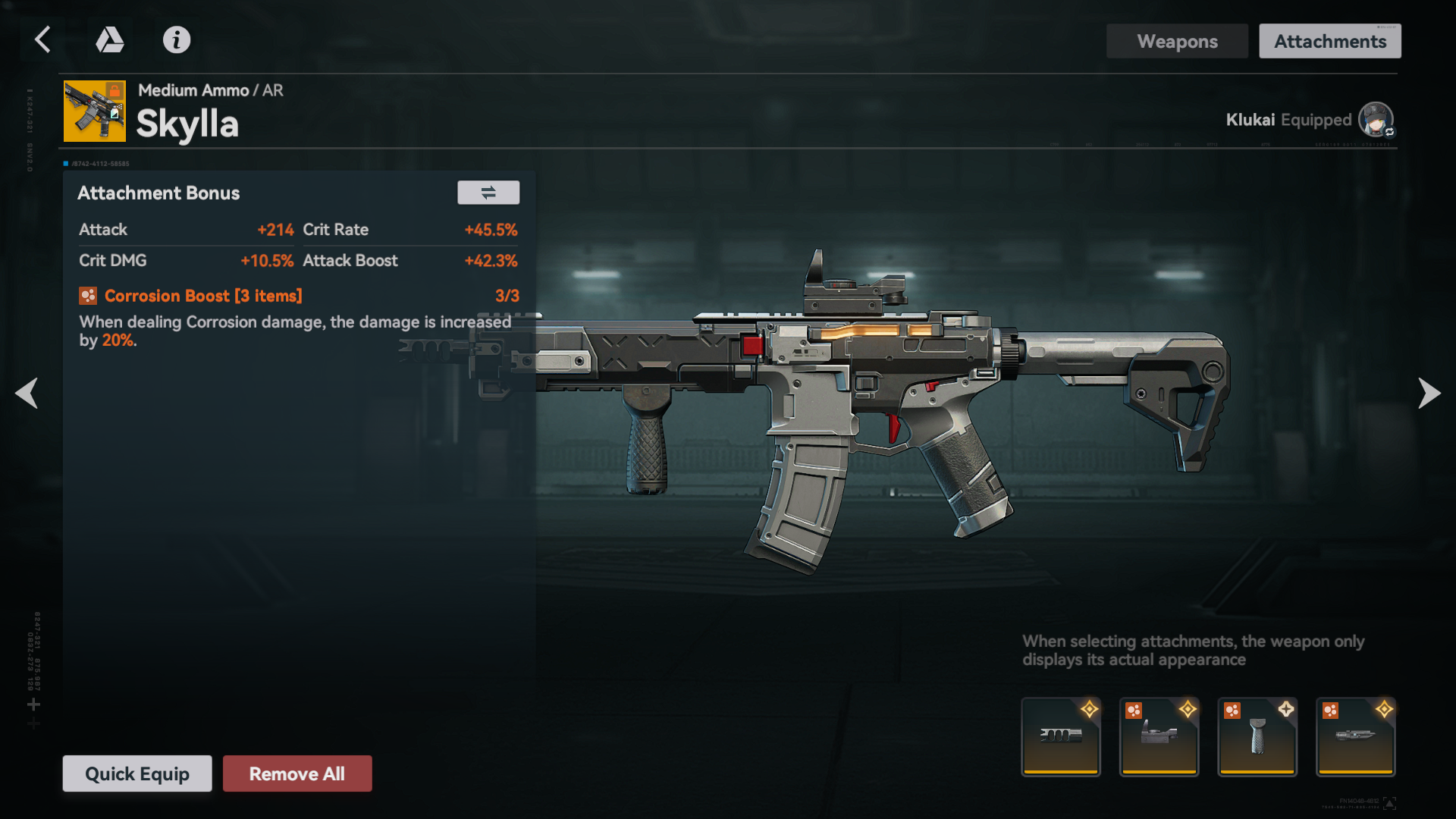Select the vertical foregrip attachment slot
This screenshot has height=819, width=1456.
pos(1257,736)
